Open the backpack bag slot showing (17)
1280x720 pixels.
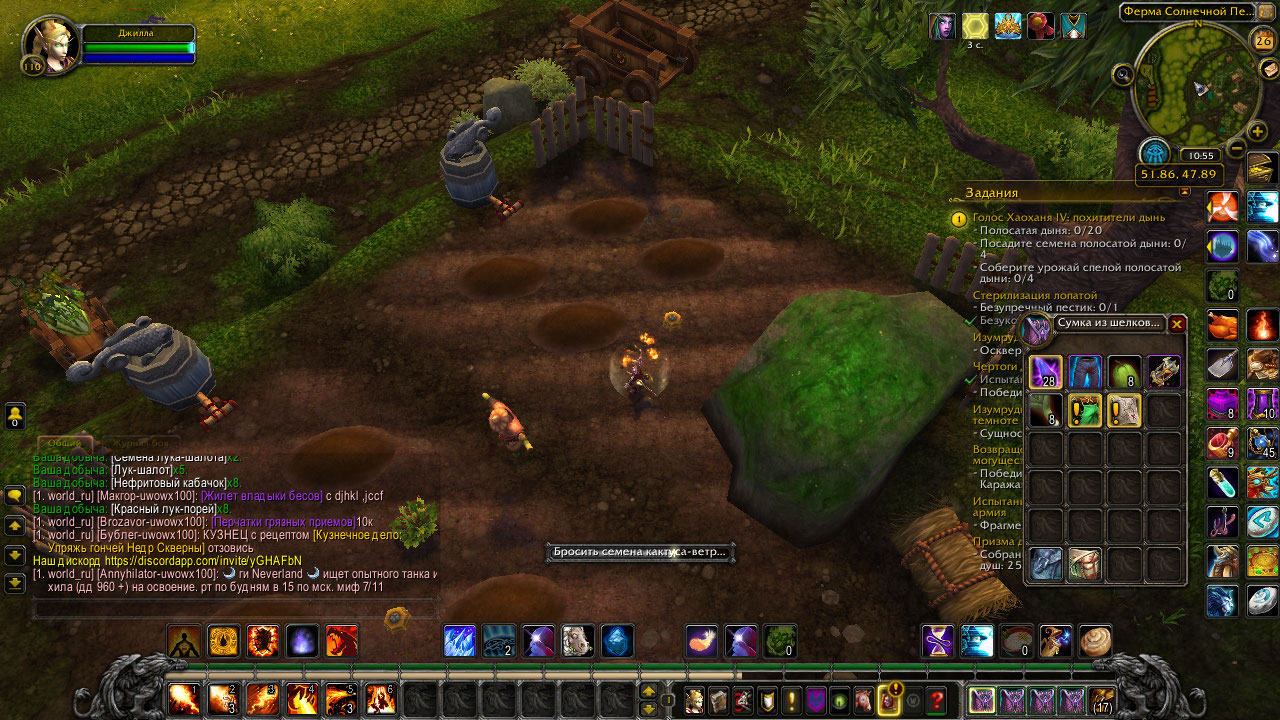pyautogui.click(x=1102, y=700)
